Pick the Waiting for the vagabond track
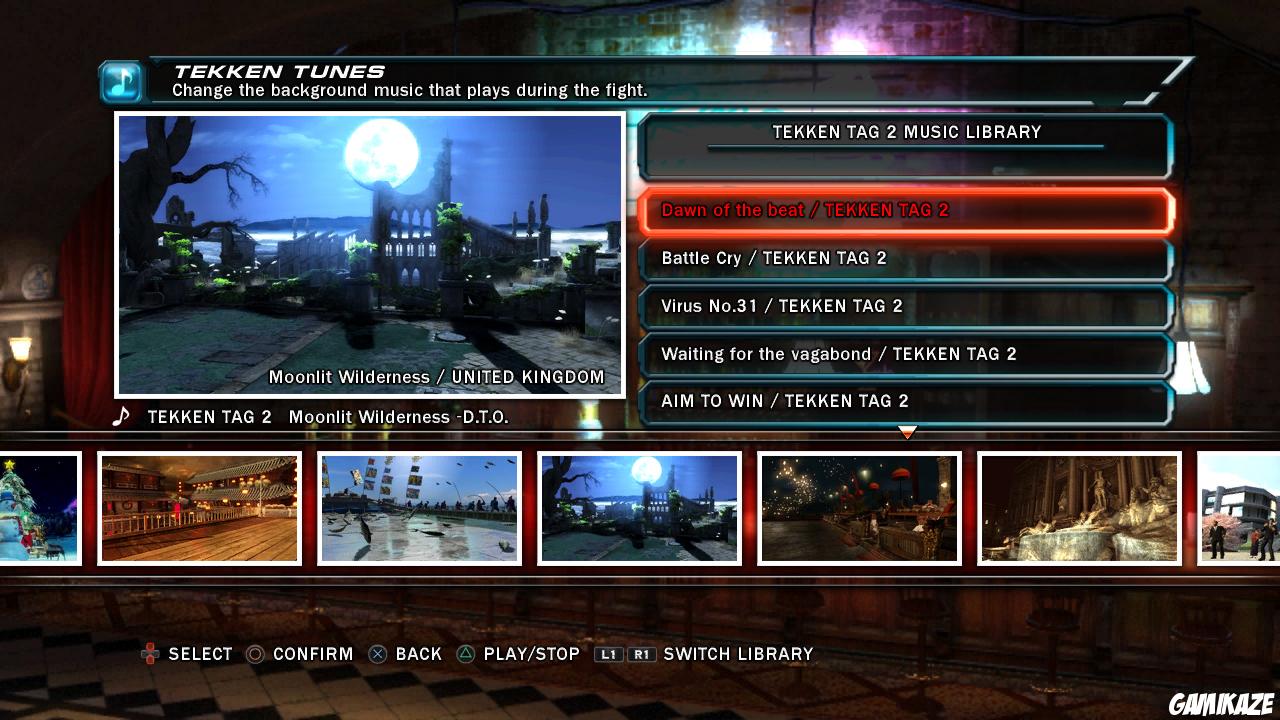1280x720 pixels. pyautogui.click(x=905, y=354)
